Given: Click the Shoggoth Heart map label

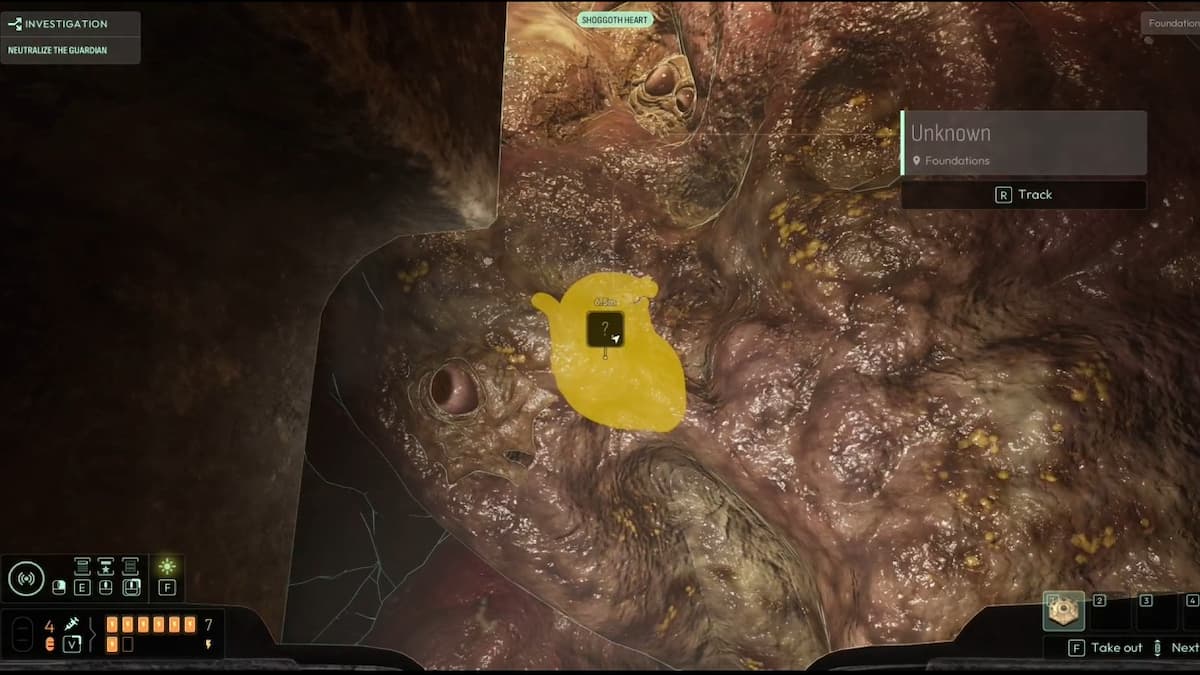Looking at the screenshot, I should click(615, 20).
